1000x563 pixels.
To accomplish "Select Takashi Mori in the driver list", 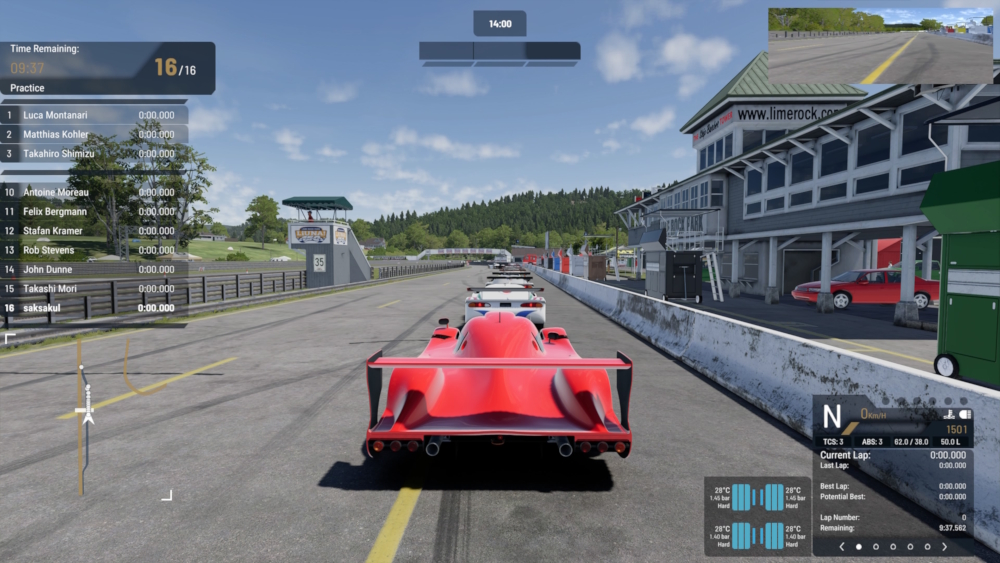I will tap(95, 289).
